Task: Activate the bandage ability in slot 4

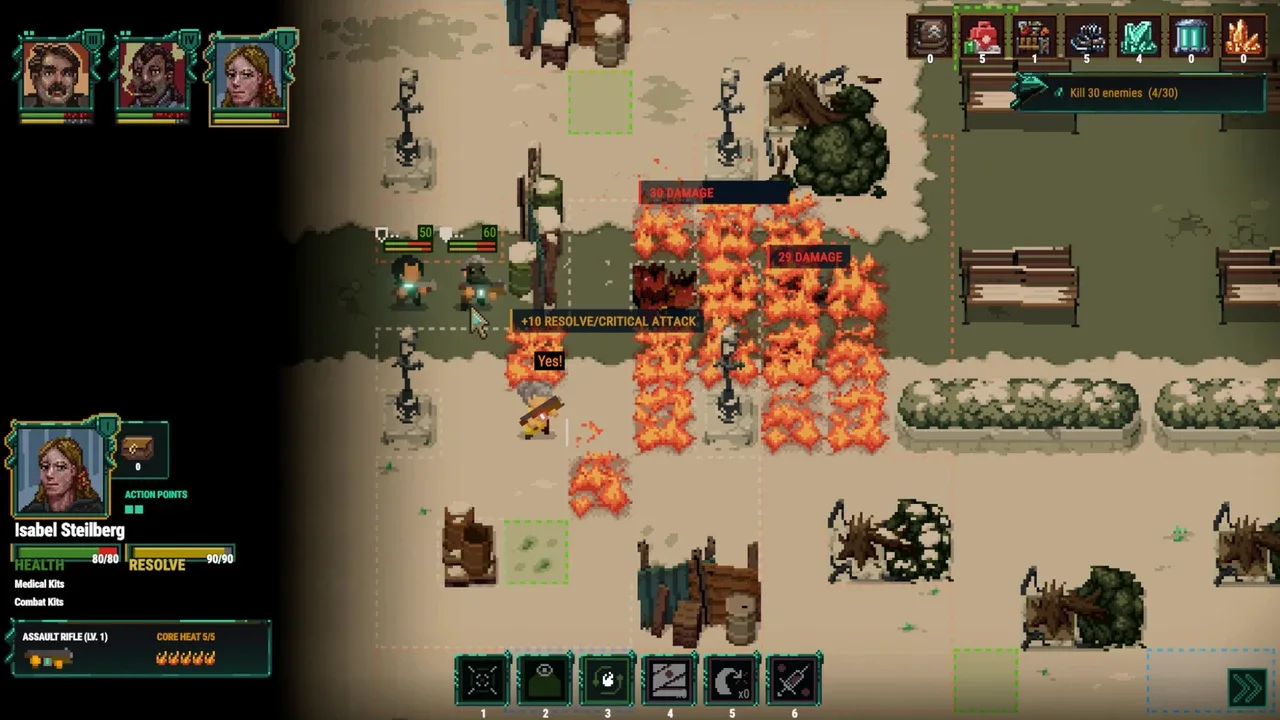Action: point(669,681)
